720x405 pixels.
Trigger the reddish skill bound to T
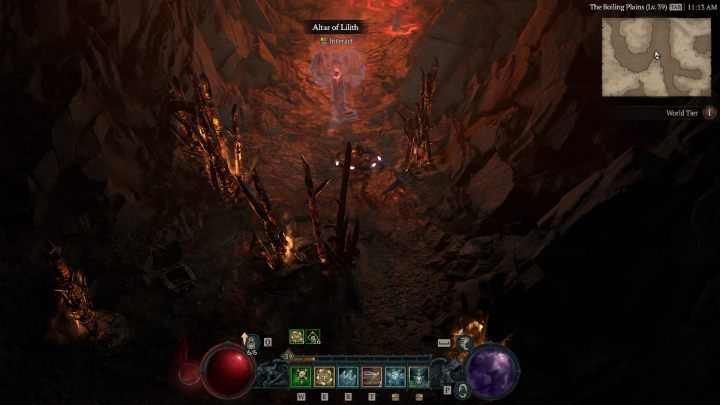pyautogui.click(x=372, y=376)
